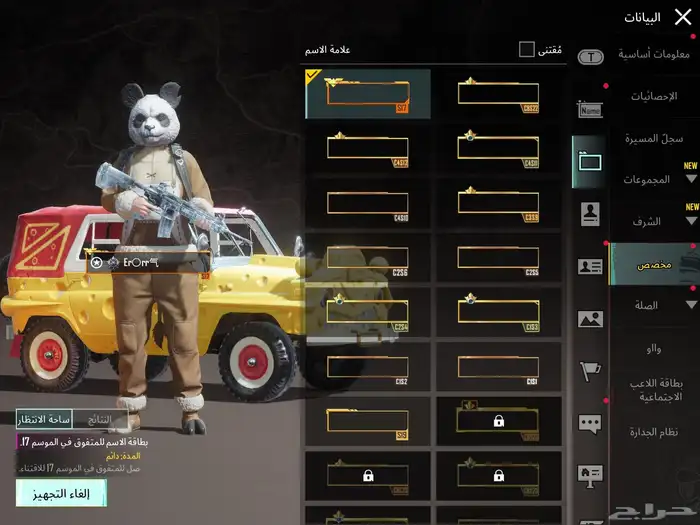This screenshot has width=700, height=525.
Task: Expand the الصلة connection menu
Action: [x=655, y=305]
